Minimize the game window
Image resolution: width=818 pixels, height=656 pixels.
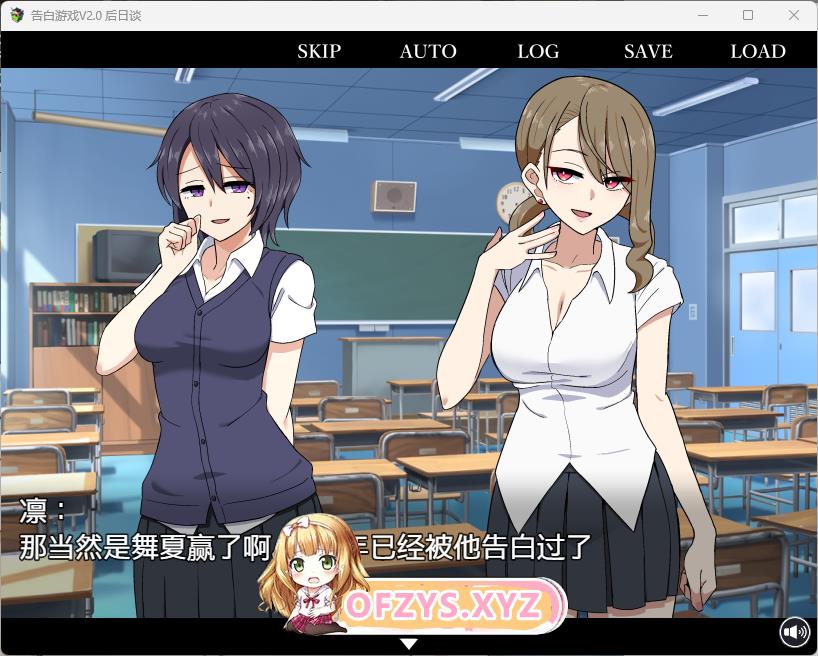(x=702, y=15)
